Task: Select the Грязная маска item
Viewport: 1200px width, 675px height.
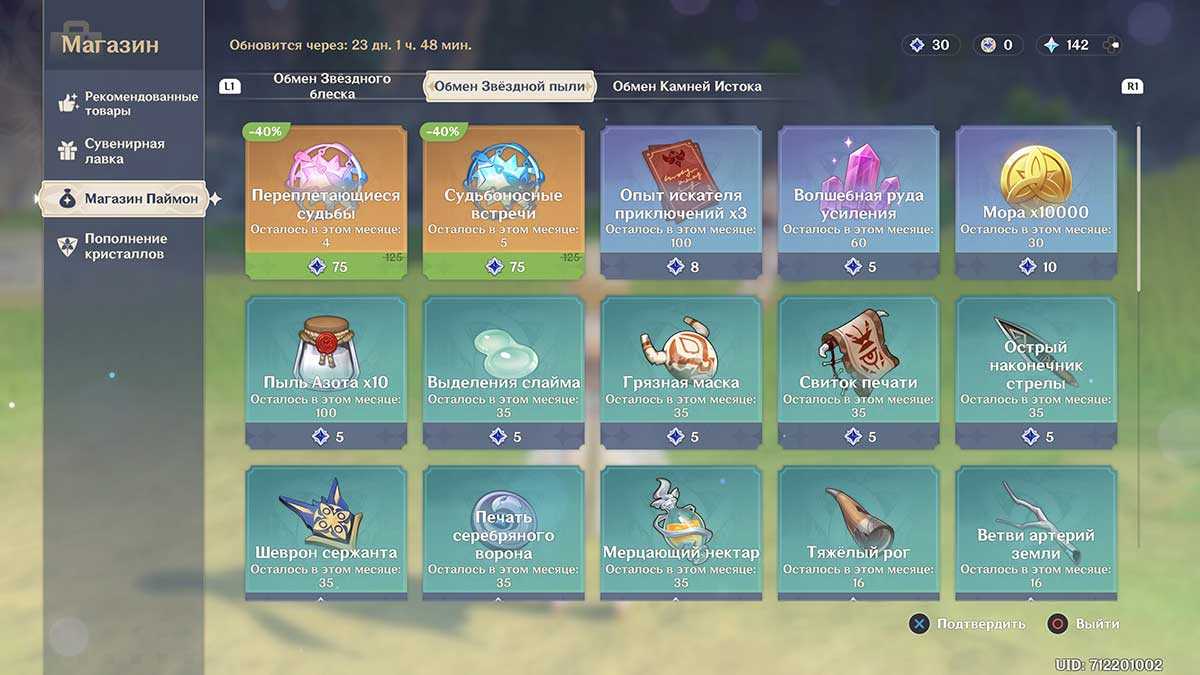Action: coord(681,372)
